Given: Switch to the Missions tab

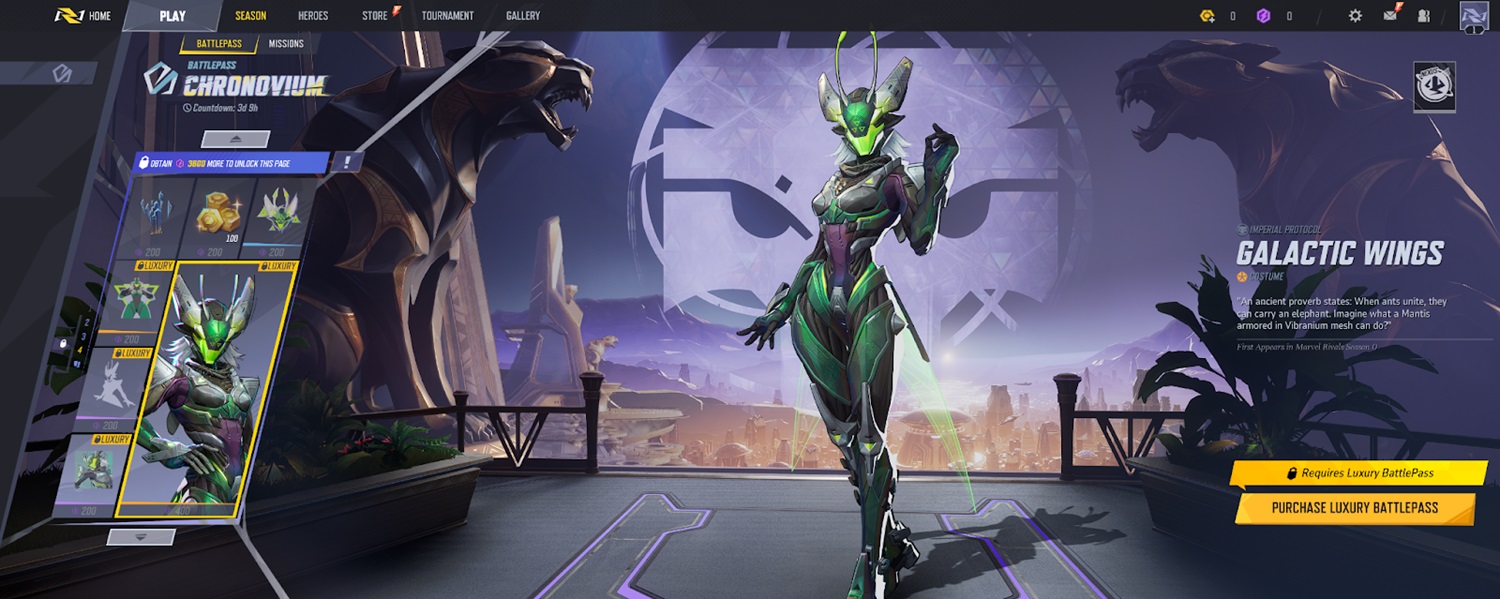Looking at the screenshot, I should (x=286, y=44).
